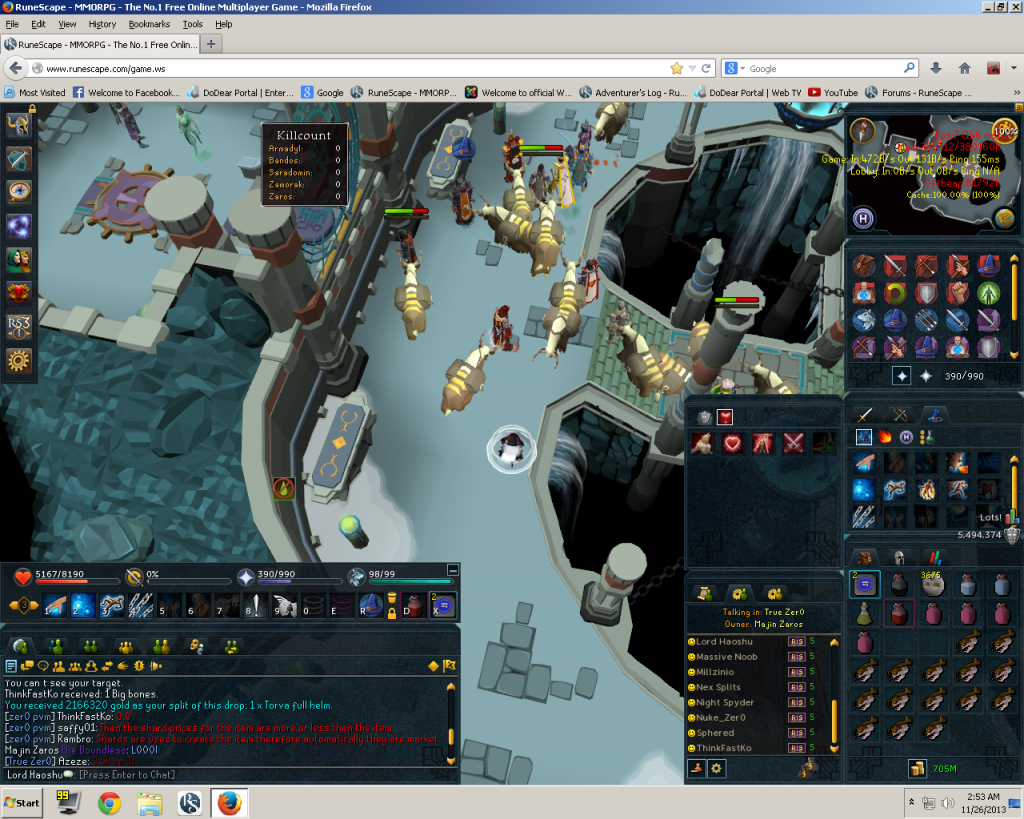Switch to the worn equipment helmet tab
This screenshot has height=819, width=1024.
click(899, 559)
